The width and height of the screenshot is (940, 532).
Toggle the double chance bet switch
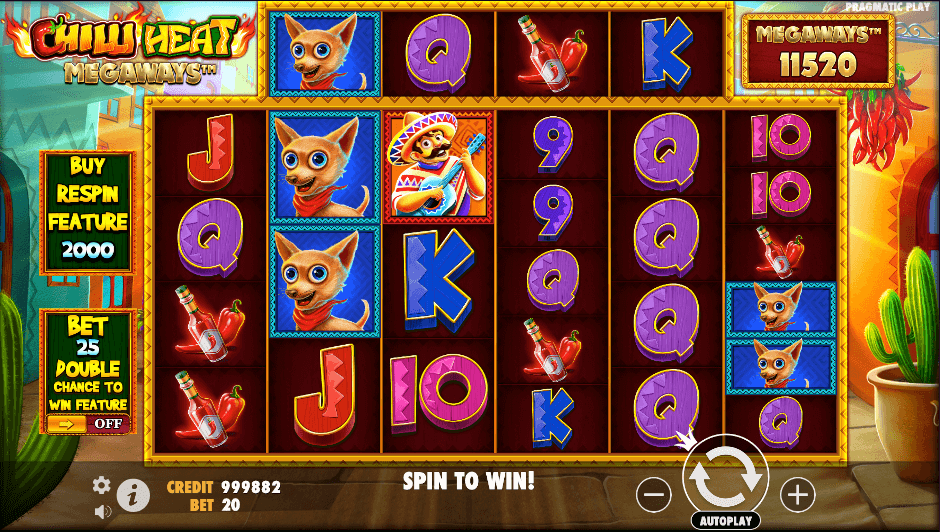(86, 423)
